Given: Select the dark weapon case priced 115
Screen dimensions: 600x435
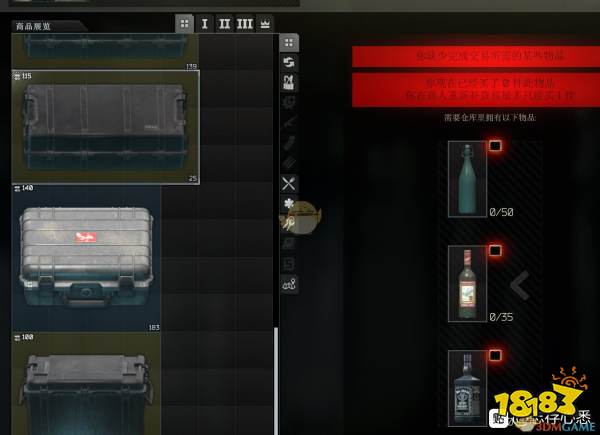Looking at the screenshot, I should click(105, 127).
